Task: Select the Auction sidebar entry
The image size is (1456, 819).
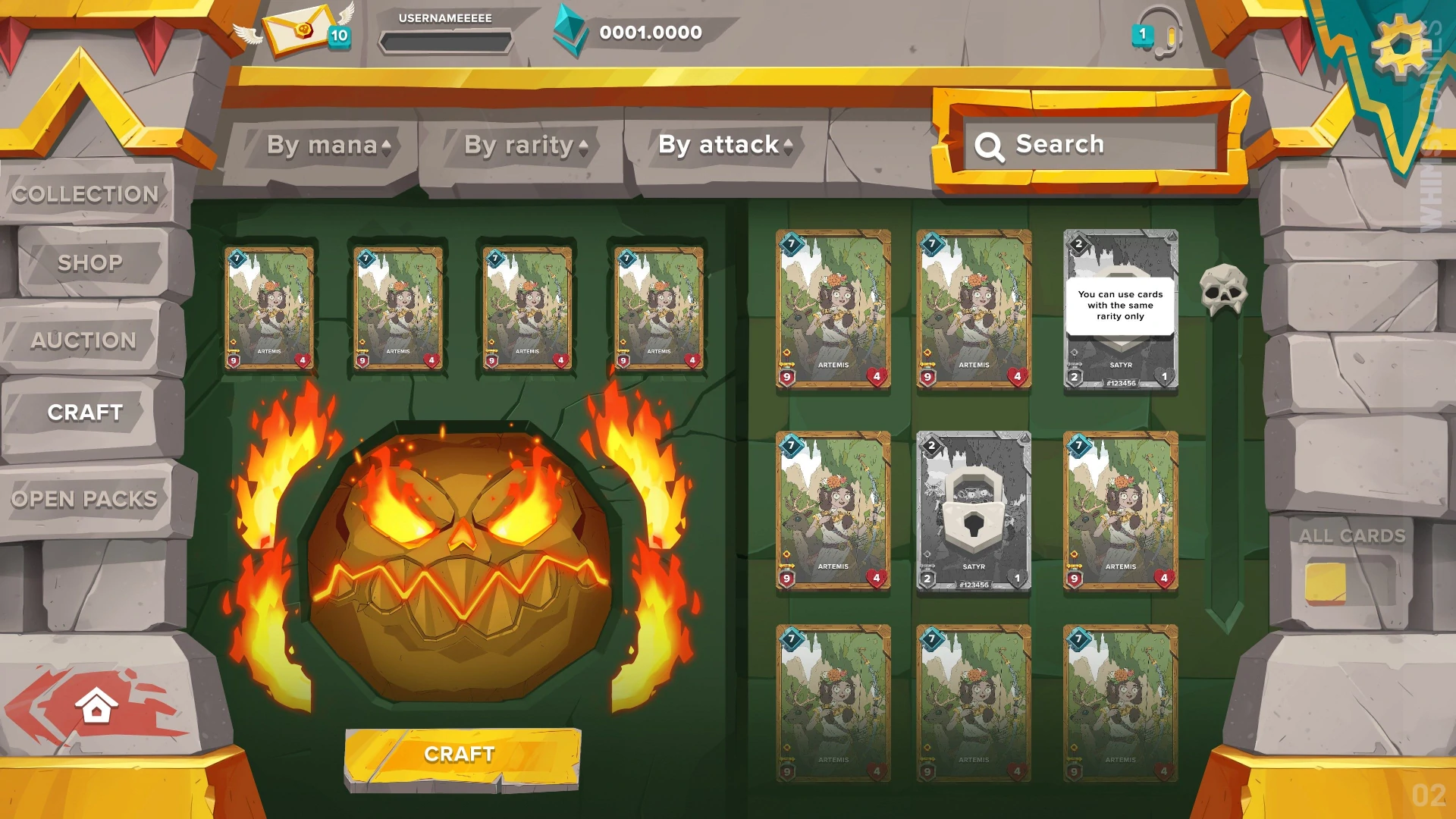Action: pyautogui.click(x=85, y=340)
